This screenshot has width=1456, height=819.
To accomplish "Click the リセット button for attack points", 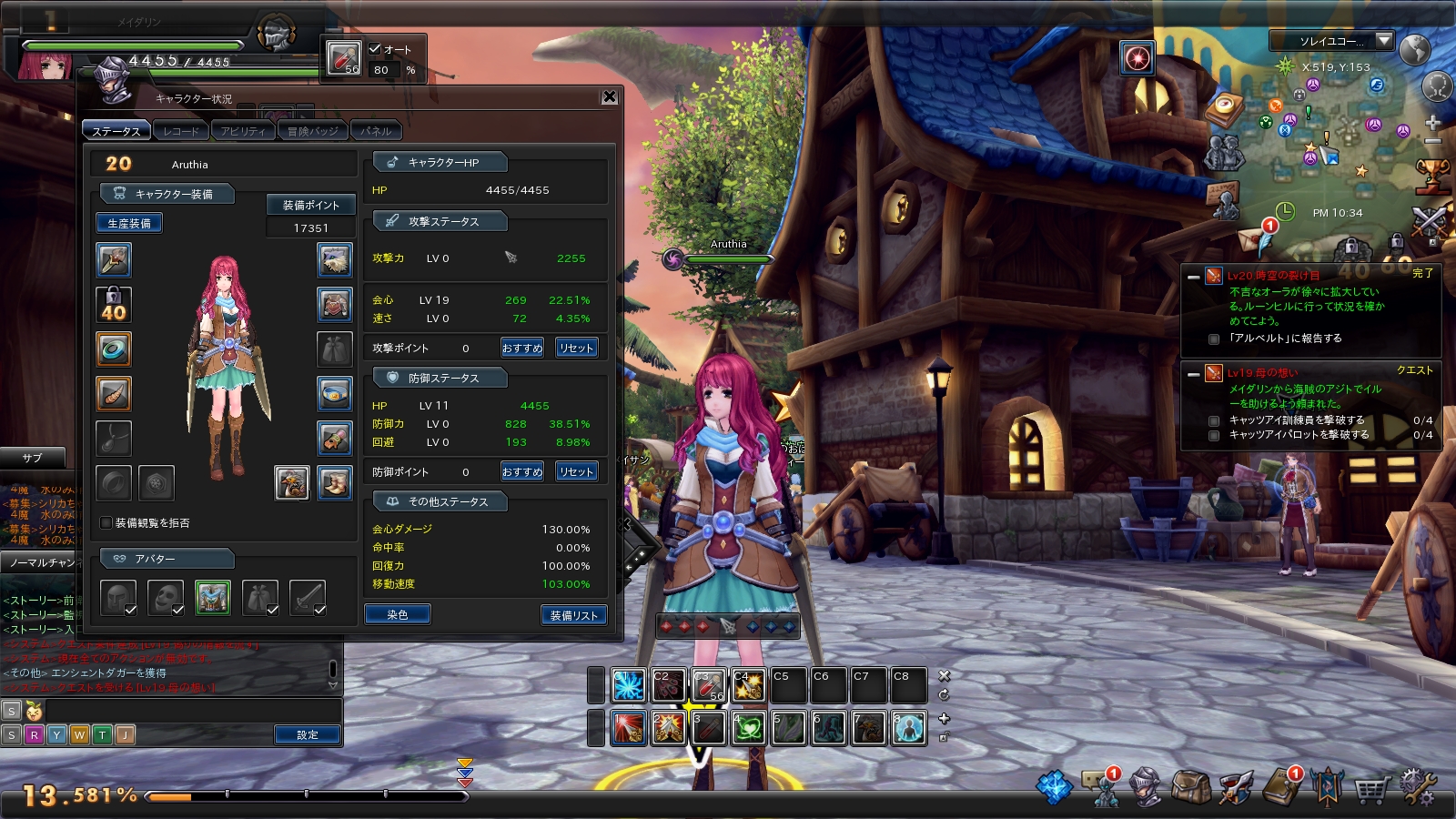I will click(576, 348).
